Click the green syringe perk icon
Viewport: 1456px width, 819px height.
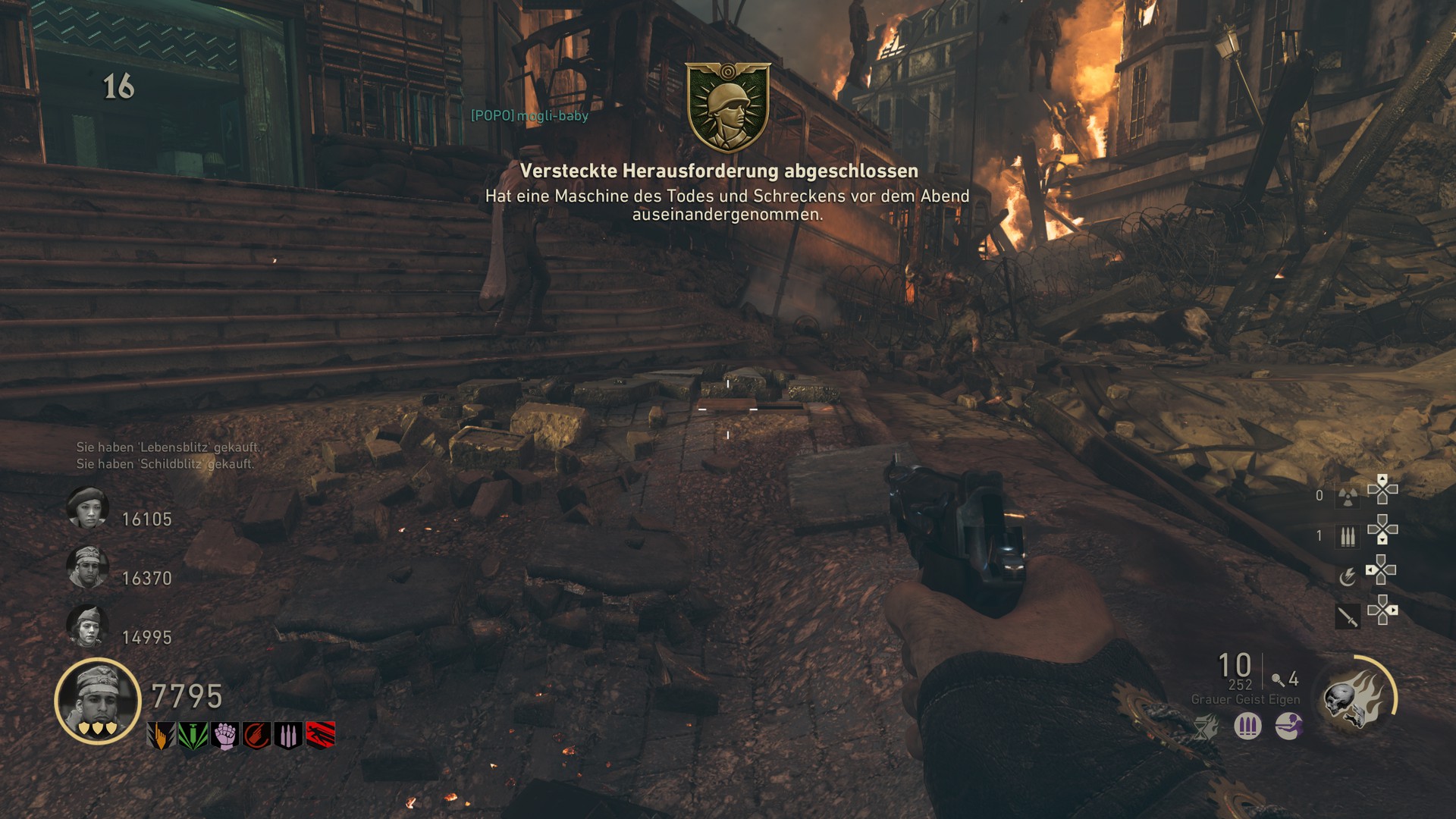click(193, 736)
